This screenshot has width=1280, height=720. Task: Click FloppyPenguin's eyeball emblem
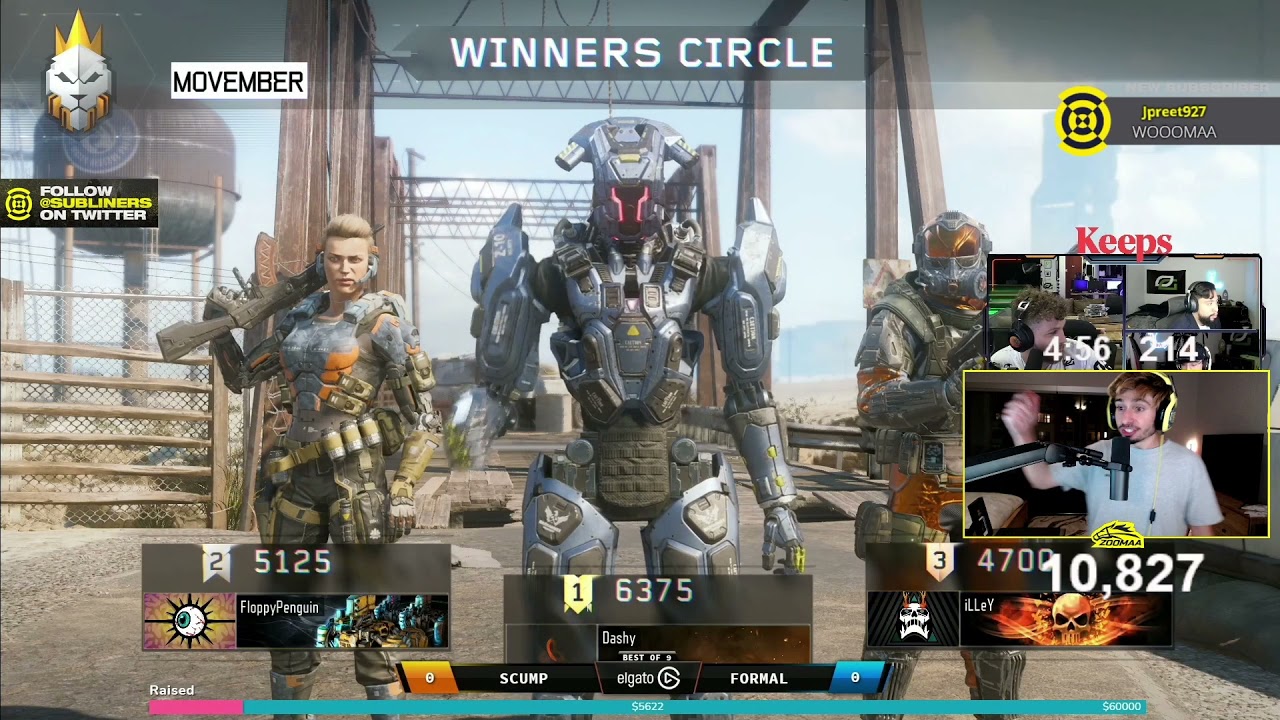click(189, 620)
